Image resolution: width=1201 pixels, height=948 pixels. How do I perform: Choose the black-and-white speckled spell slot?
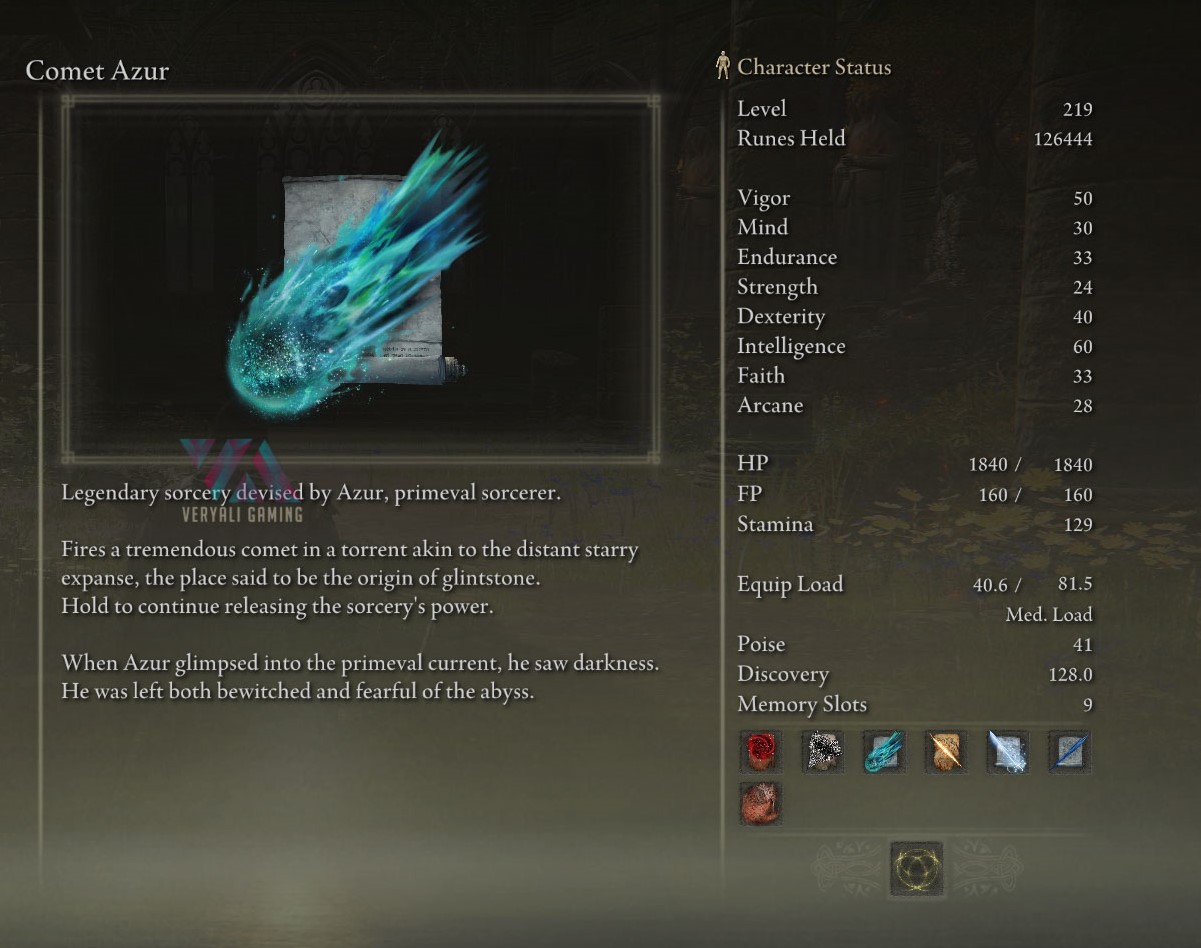pos(822,751)
